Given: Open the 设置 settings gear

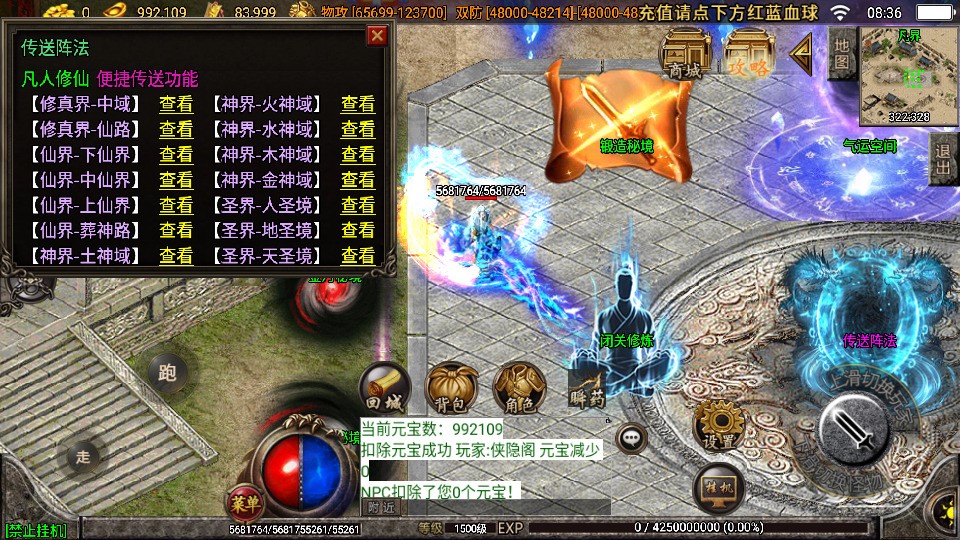Looking at the screenshot, I should 718,425.
